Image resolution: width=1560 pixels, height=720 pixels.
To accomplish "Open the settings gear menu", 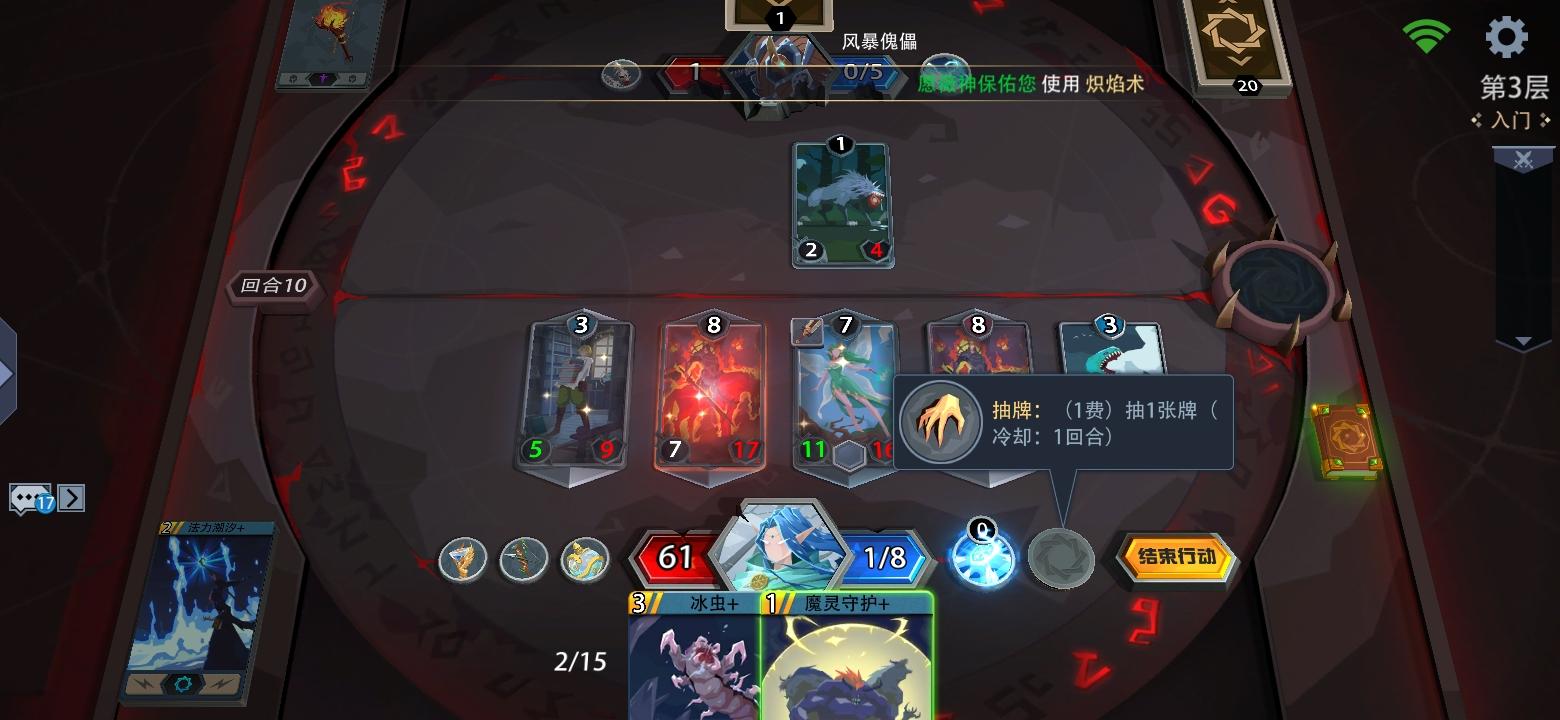I will click(x=1509, y=37).
